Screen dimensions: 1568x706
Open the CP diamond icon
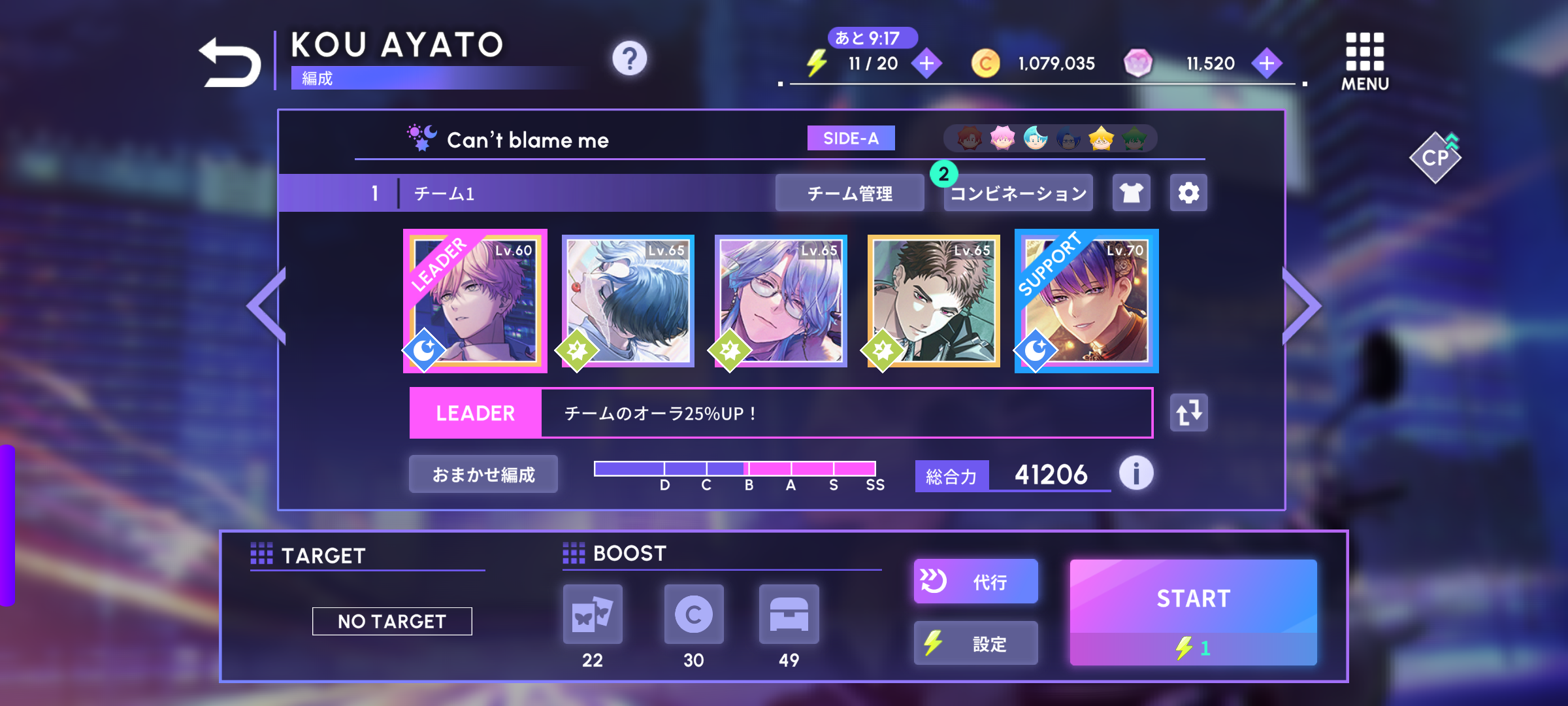pos(1435,158)
